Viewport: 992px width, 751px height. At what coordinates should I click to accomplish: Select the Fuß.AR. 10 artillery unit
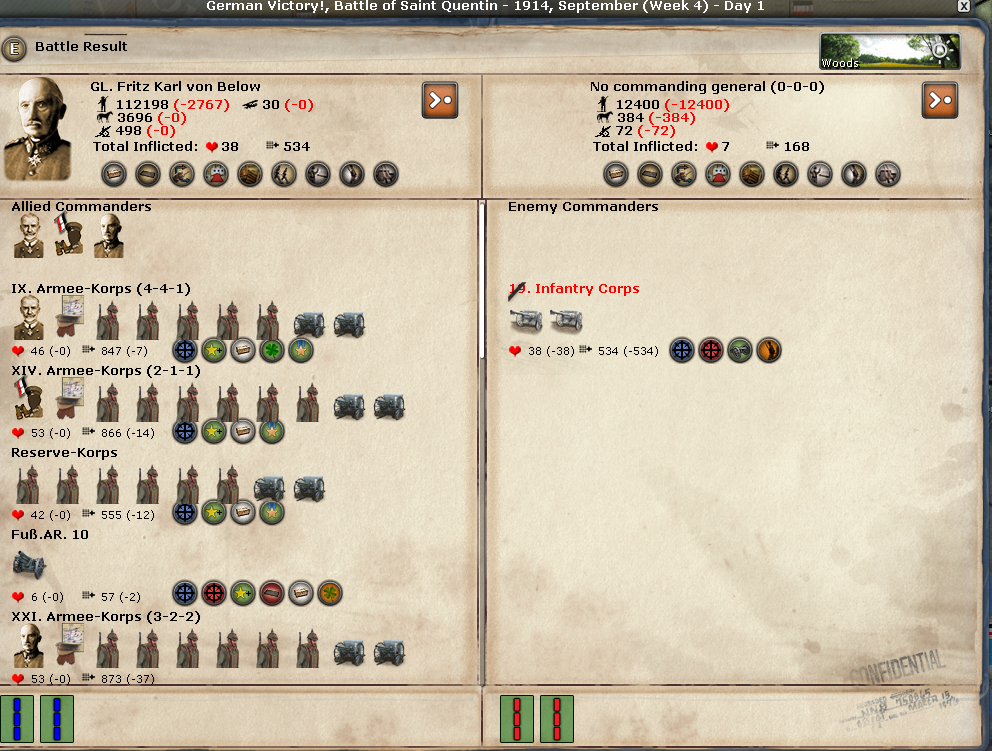click(x=50, y=535)
